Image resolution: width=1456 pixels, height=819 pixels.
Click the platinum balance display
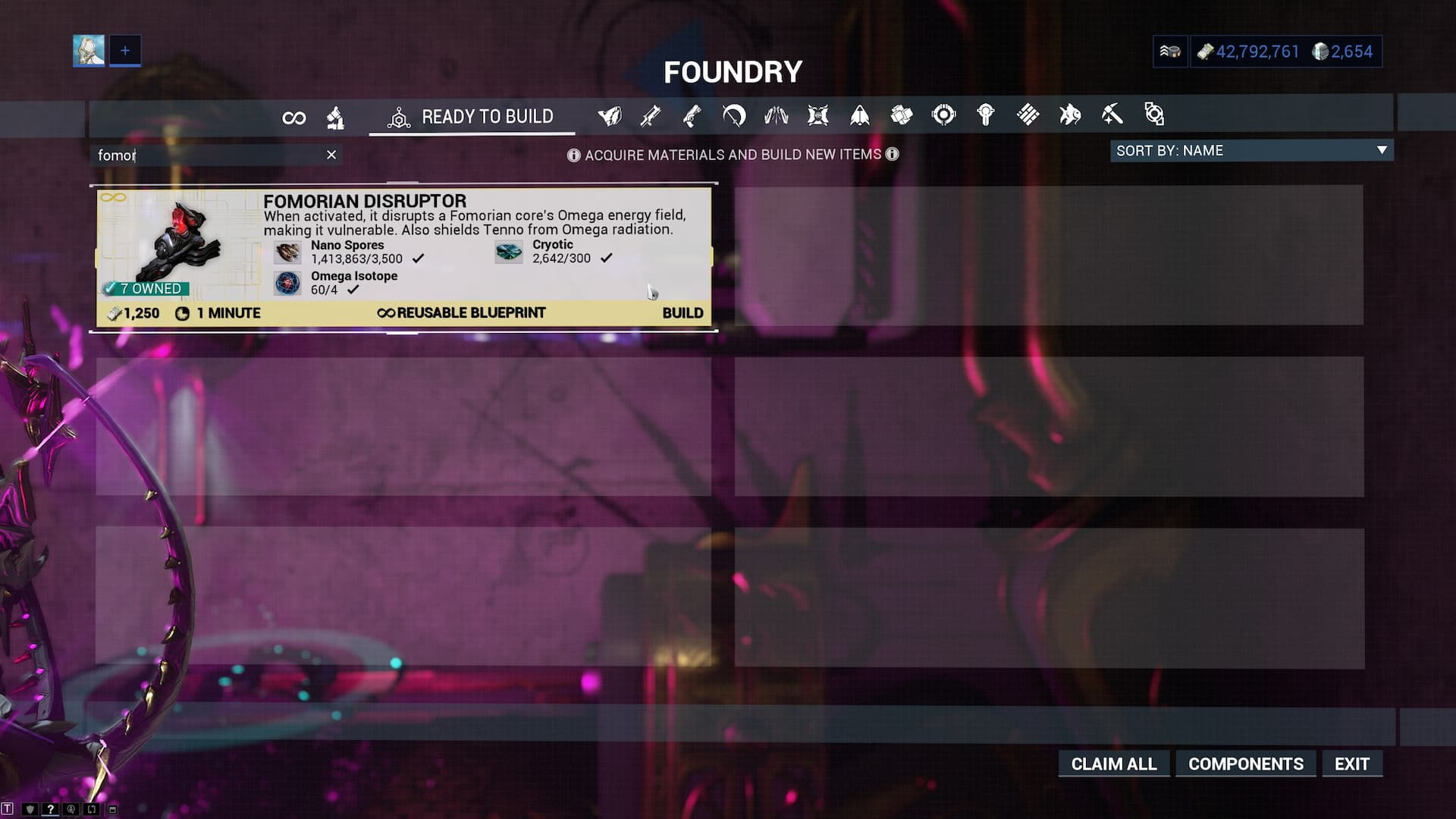1343,52
